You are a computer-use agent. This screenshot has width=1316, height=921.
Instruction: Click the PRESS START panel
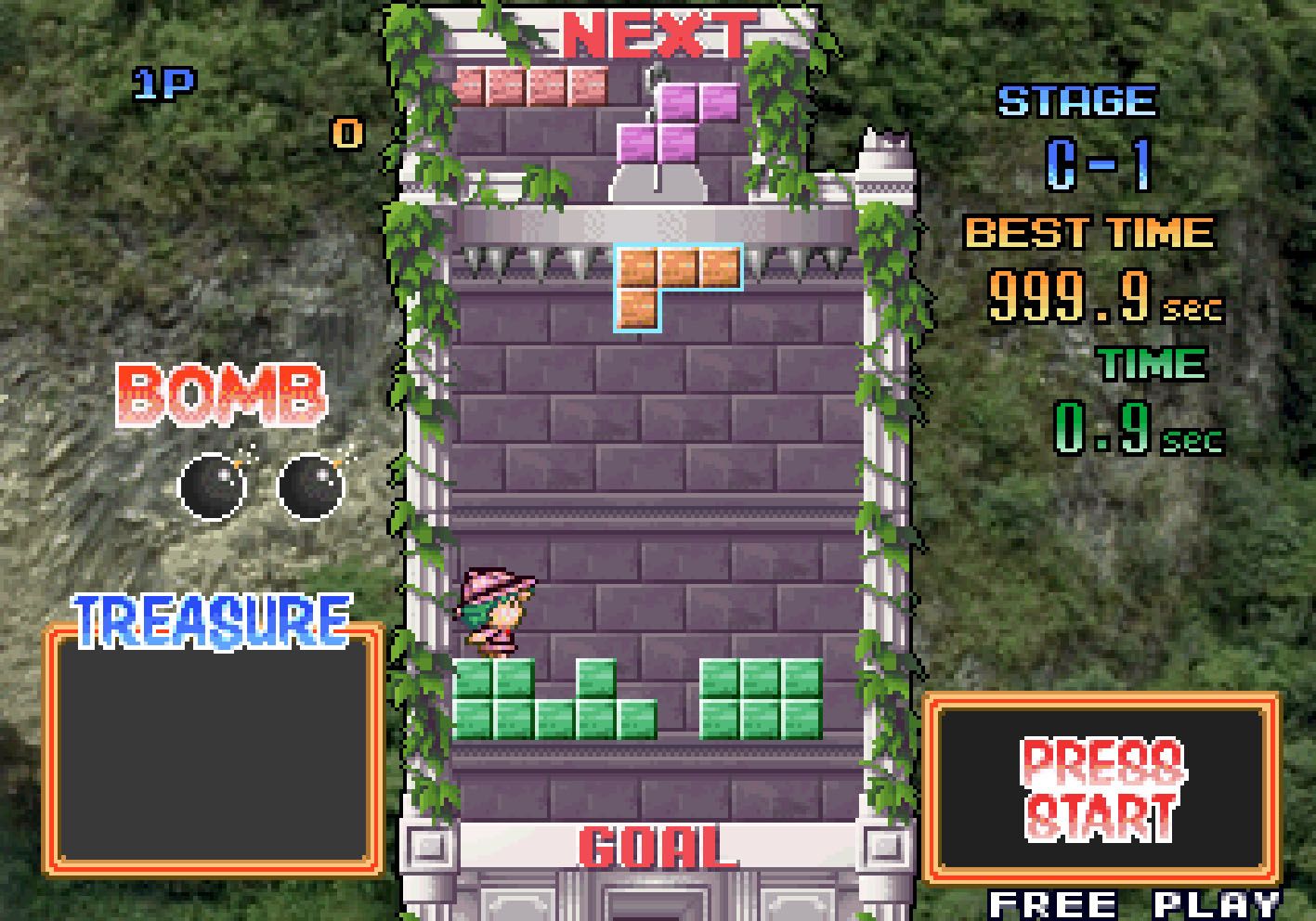tap(1101, 788)
